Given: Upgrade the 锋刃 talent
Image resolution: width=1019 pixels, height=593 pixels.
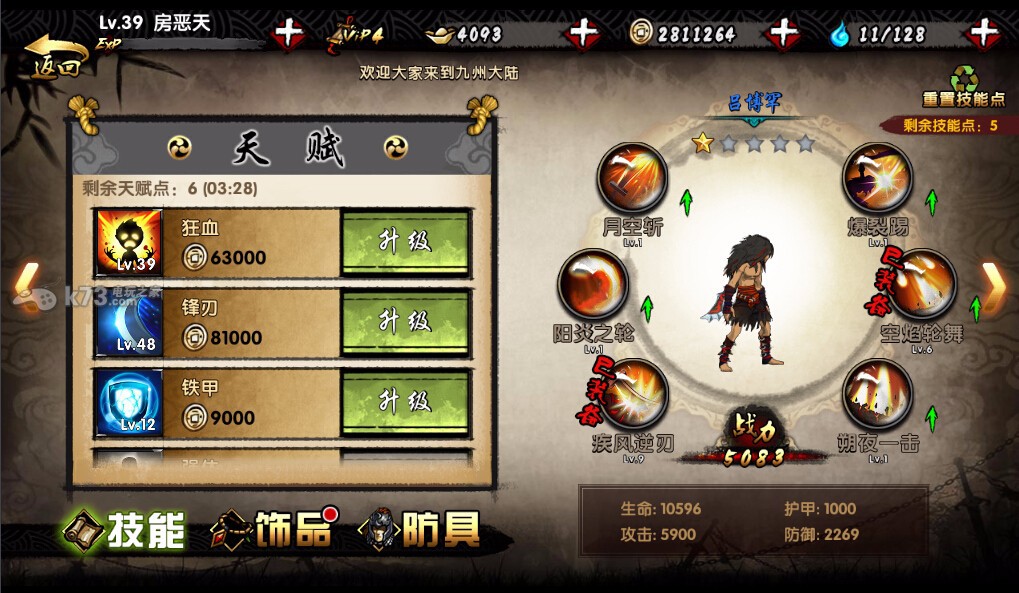Looking at the screenshot, I should click(x=405, y=322).
